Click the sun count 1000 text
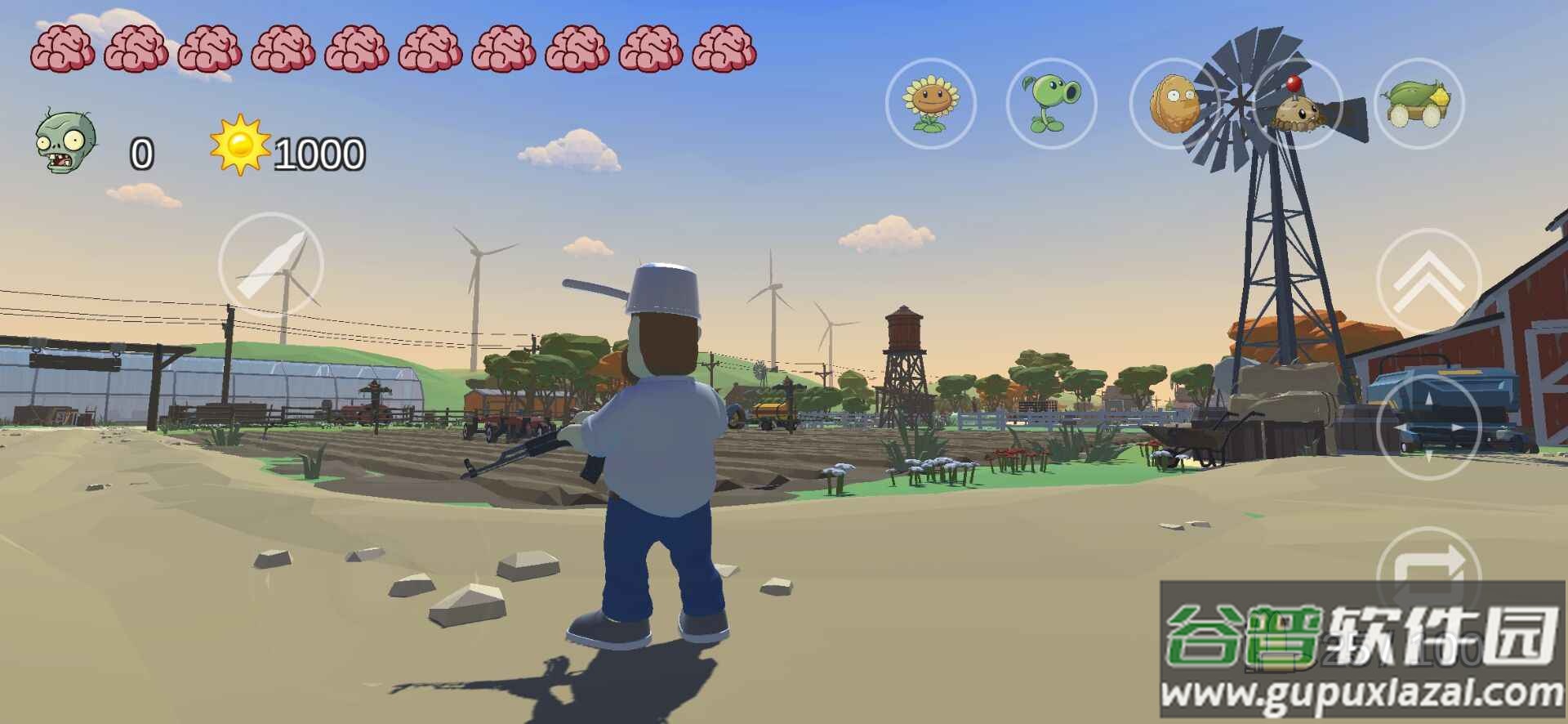This screenshot has height=724, width=1568. point(318,151)
